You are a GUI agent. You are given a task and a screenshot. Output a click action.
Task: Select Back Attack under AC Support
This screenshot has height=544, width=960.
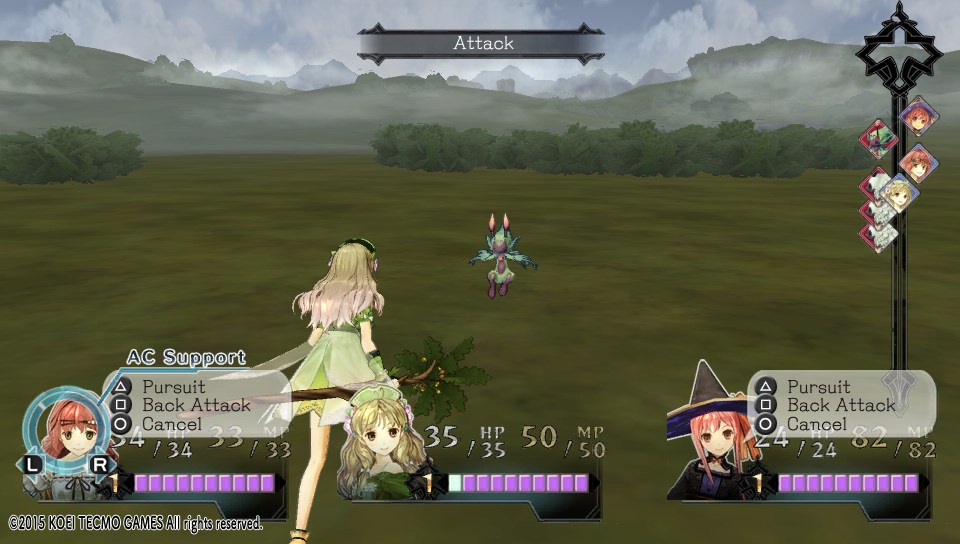click(x=196, y=405)
